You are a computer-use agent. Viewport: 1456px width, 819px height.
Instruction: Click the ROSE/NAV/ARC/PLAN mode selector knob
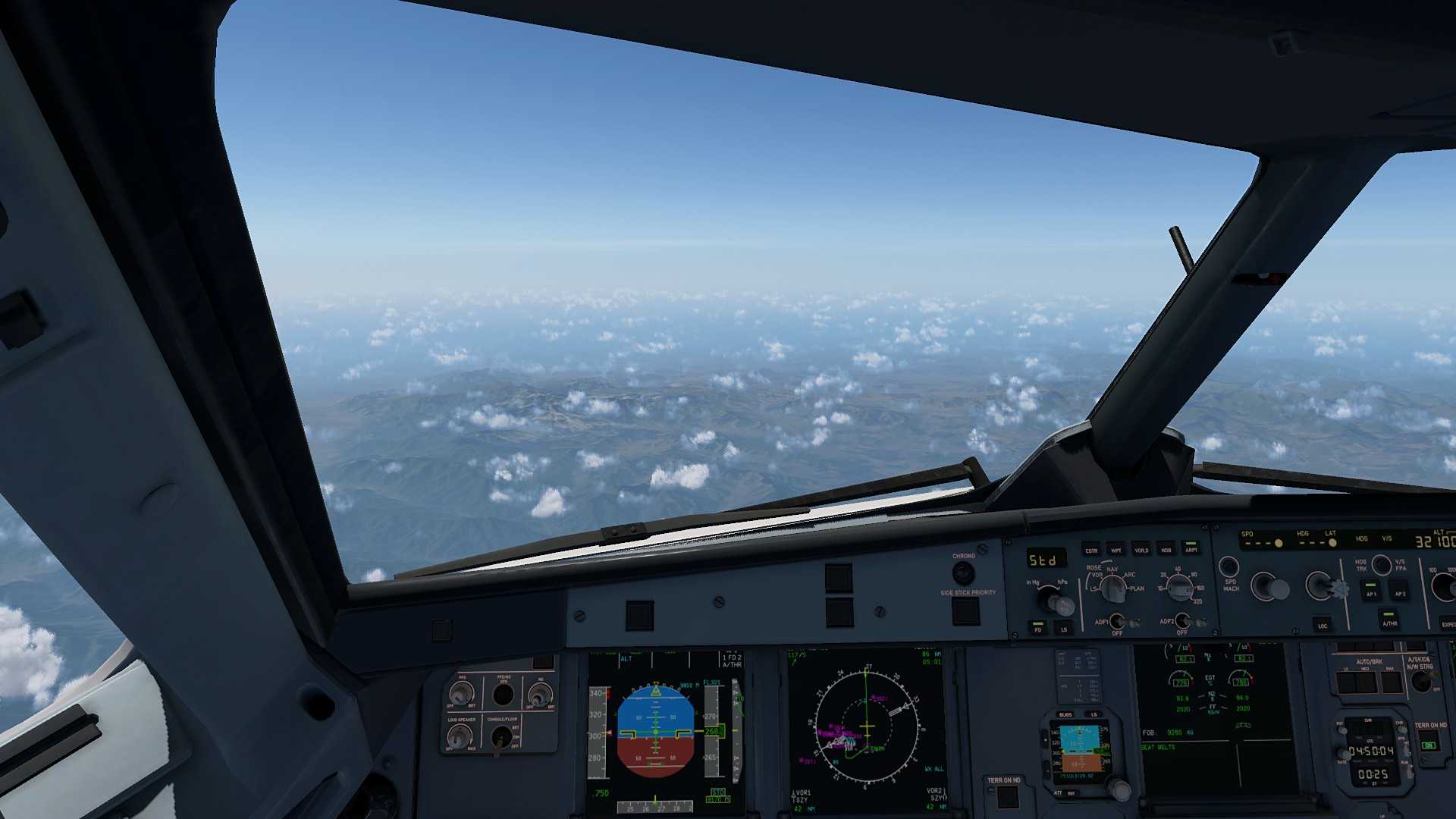[x=1112, y=588]
